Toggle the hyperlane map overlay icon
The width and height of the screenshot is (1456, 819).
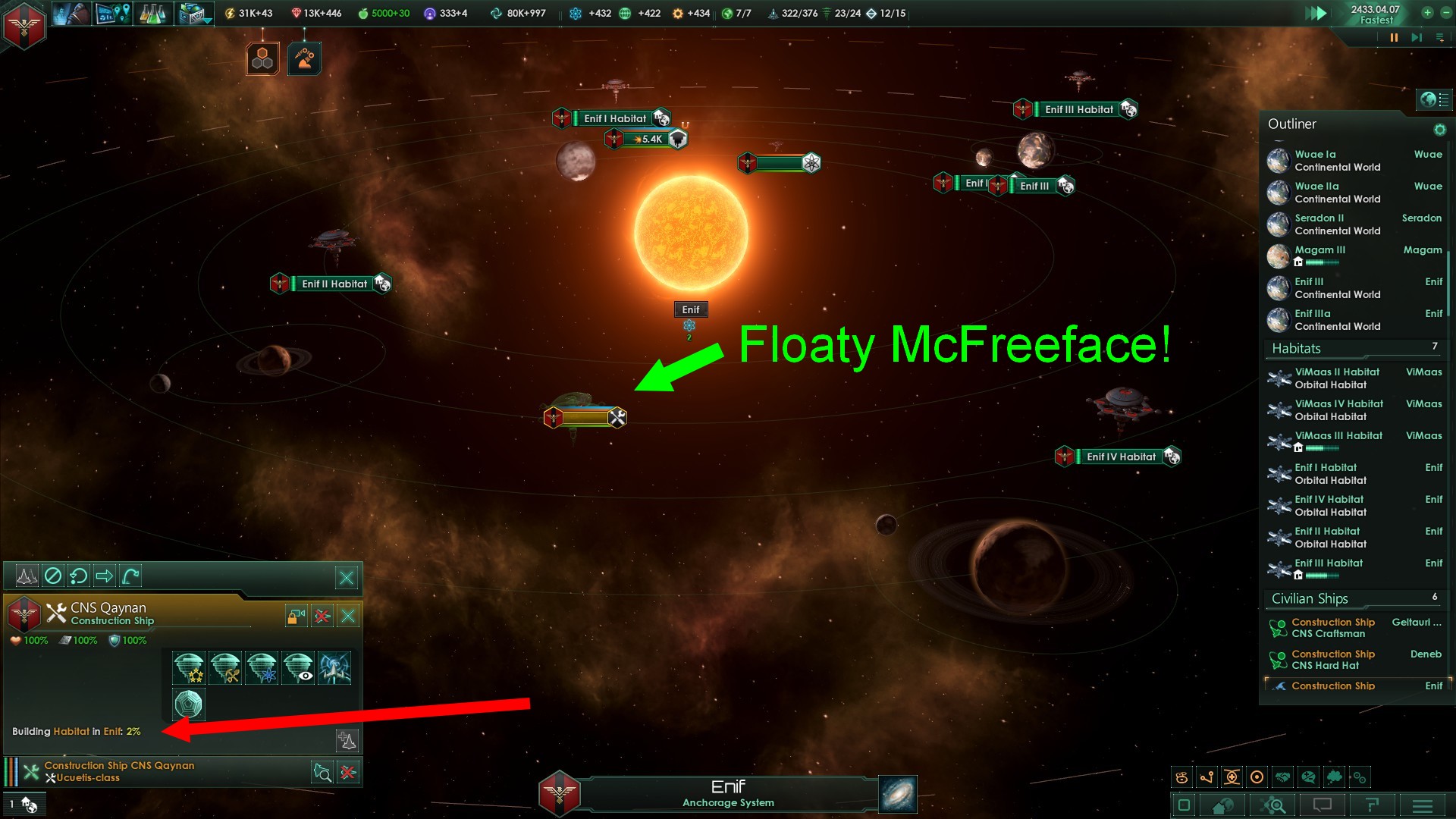pos(1206,777)
